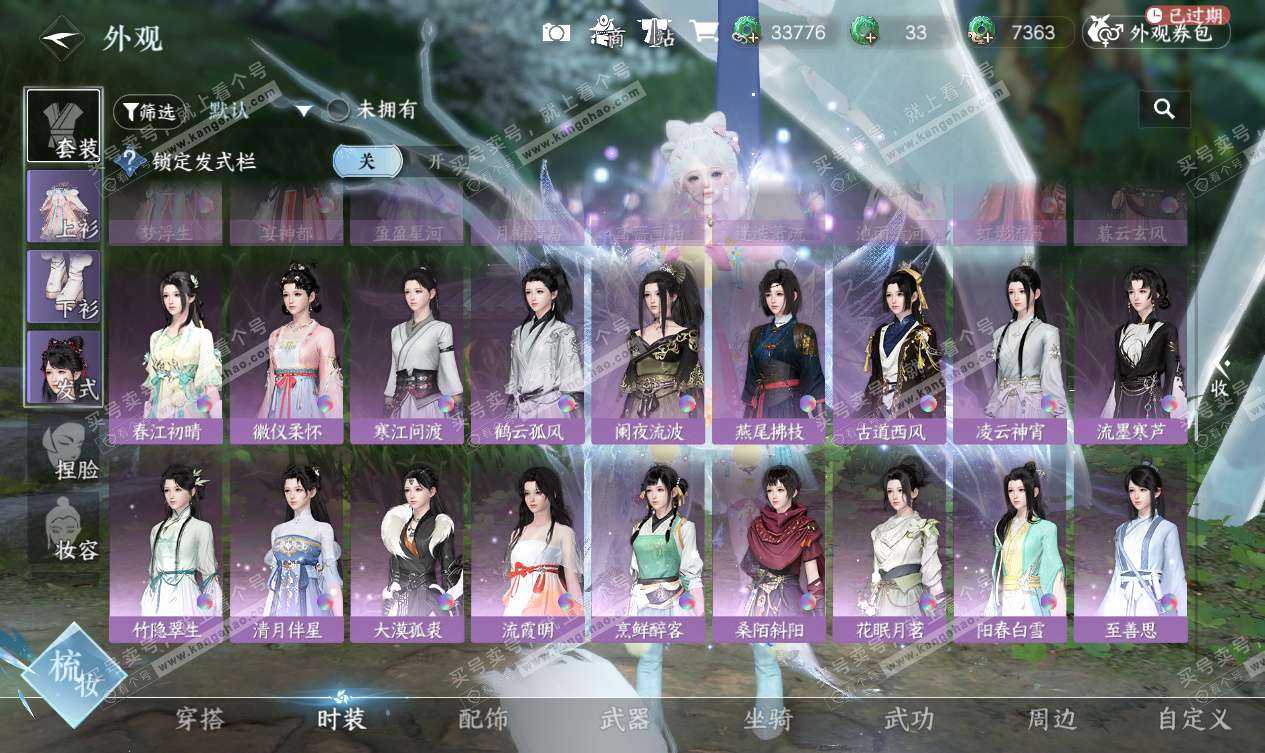Go back using the top-left arrow
Image resolution: width=1265 pixels, height=753 pixels.
[60, 38]
